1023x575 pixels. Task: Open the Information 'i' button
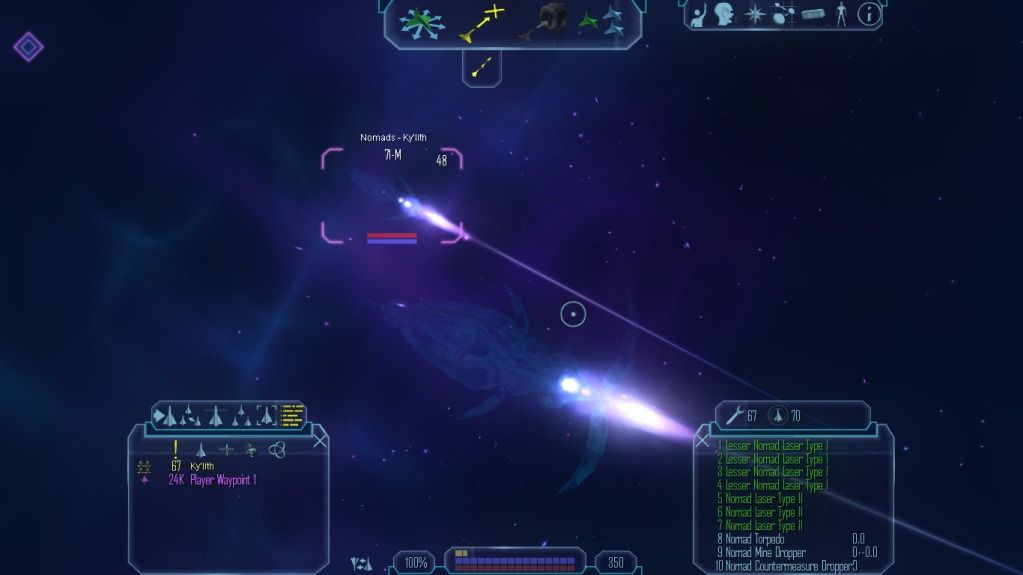869,14
